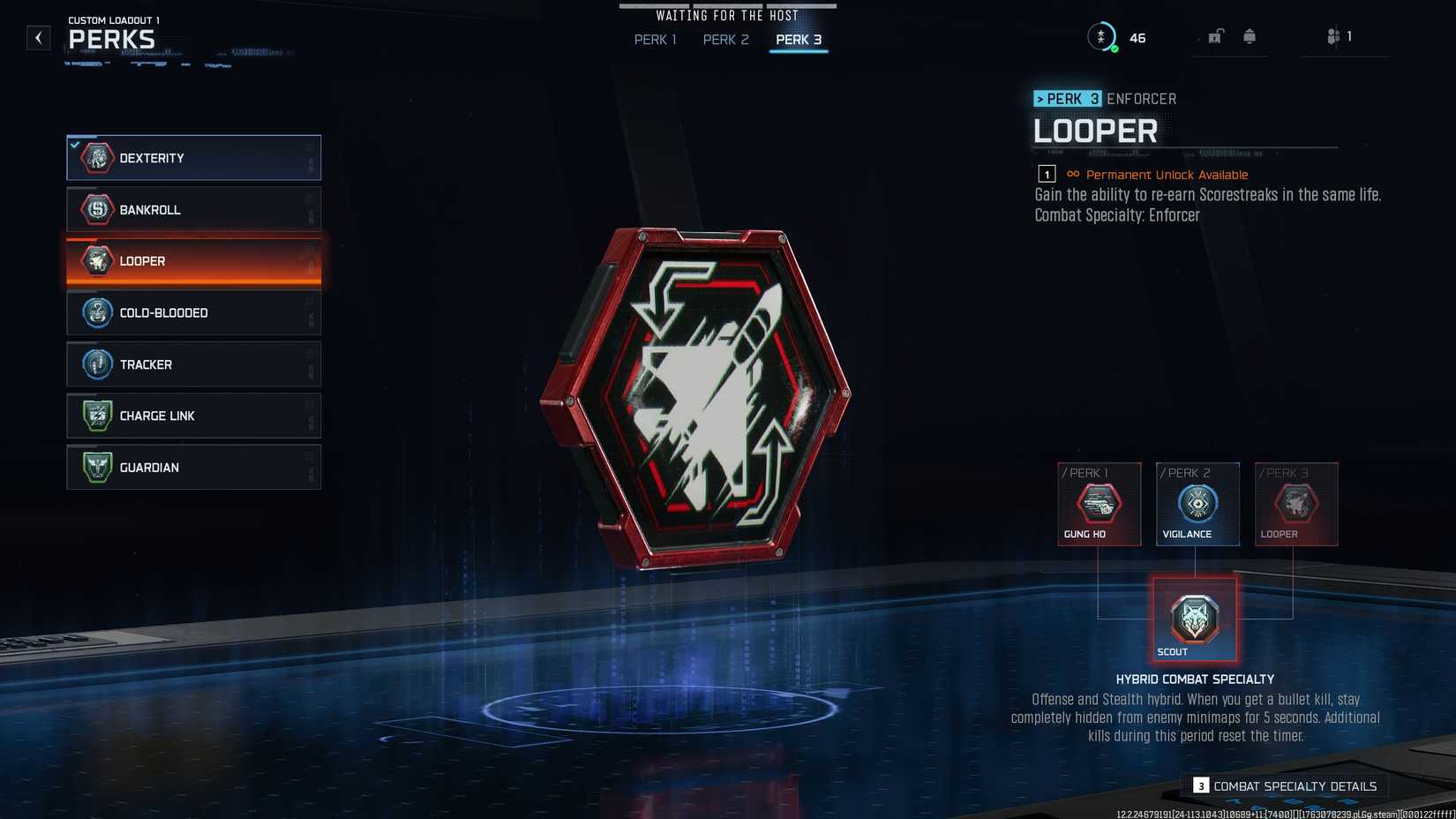
Task: Click the back arrow to leave Perks
Action: pos(38,37)
